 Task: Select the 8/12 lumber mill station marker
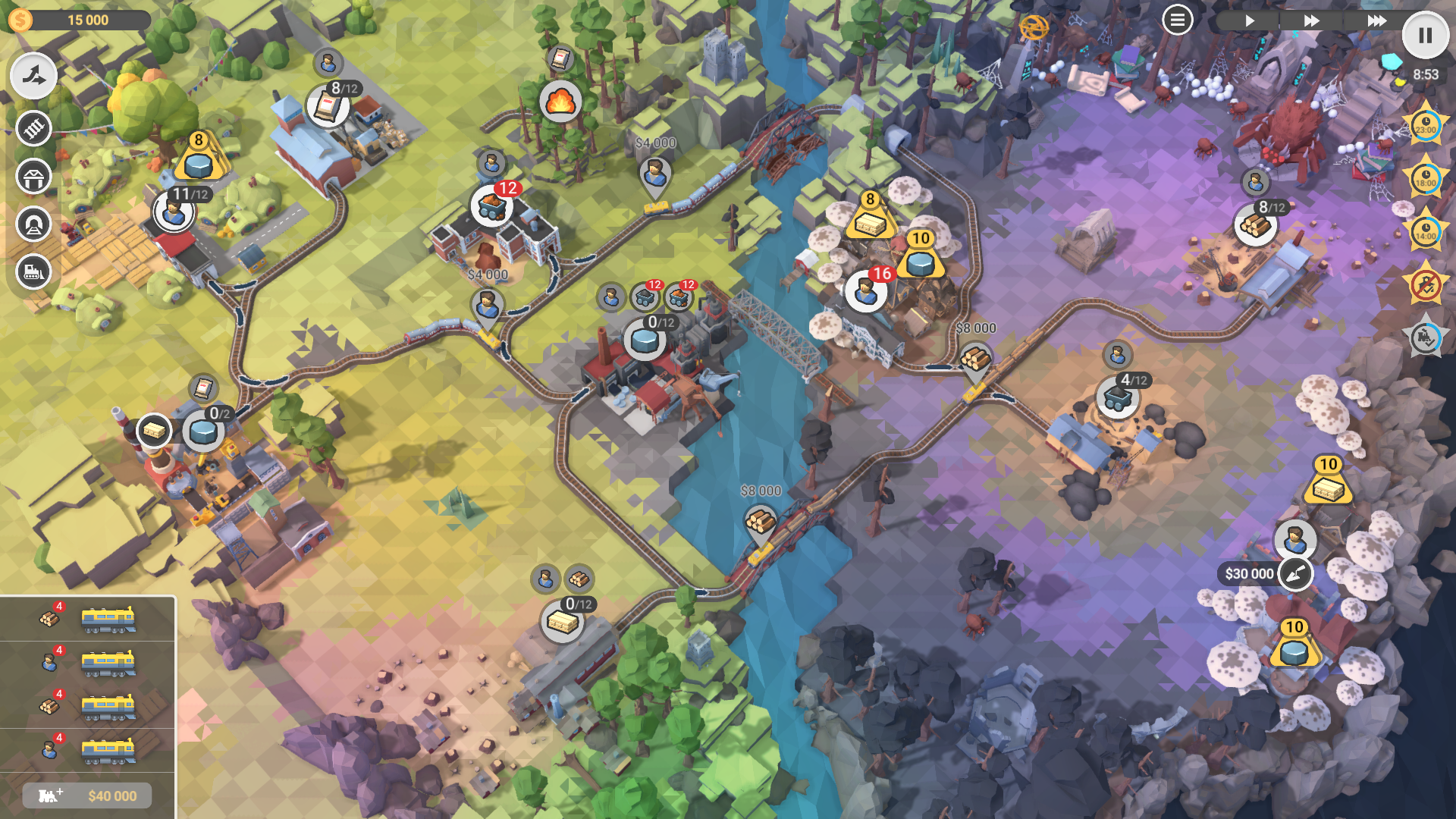(1256, 224)
